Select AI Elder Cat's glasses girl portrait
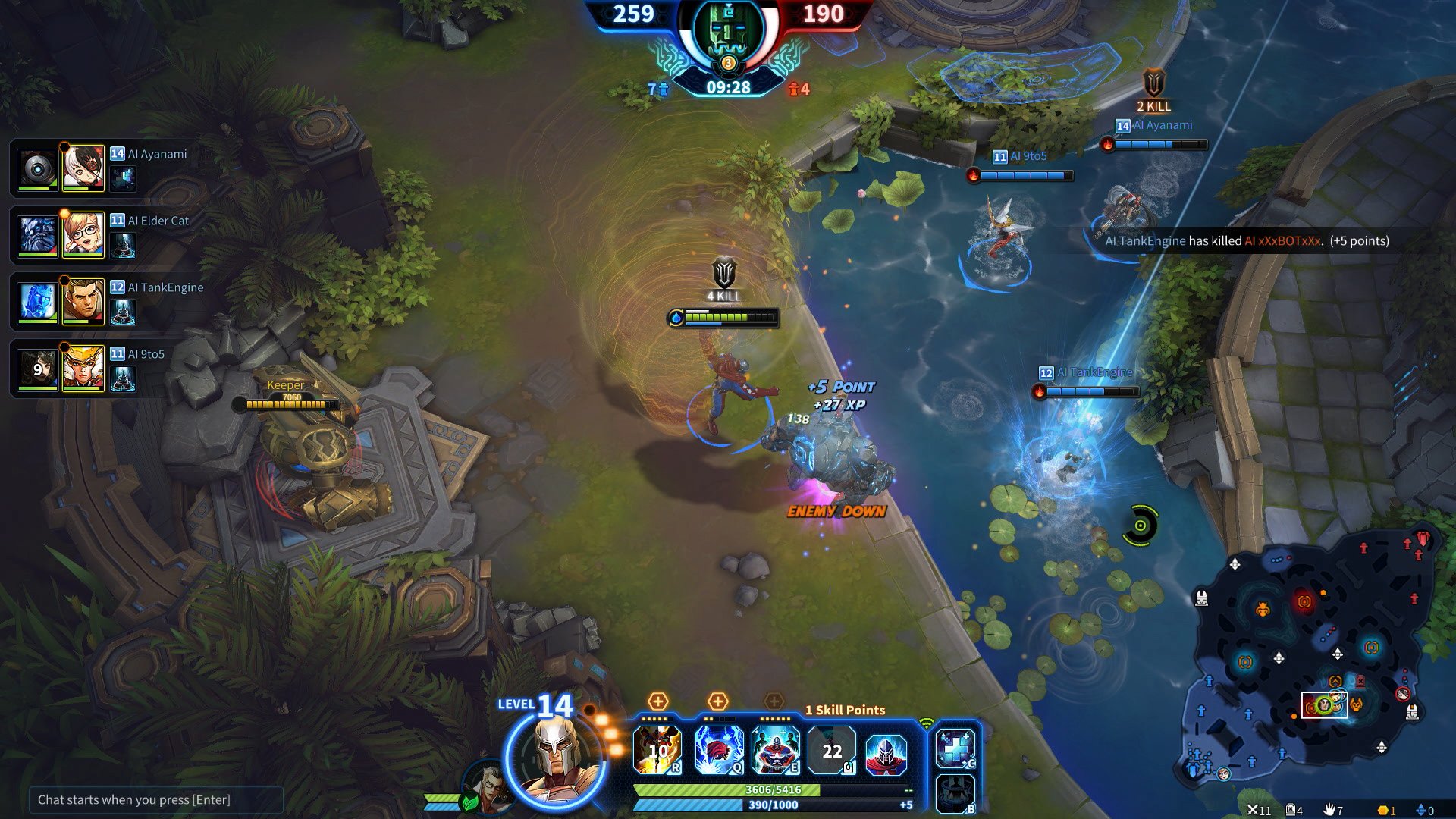Image resolution: width=1456 pixels, height=819 pixels. pyautogui.click(x=83, y=234)
